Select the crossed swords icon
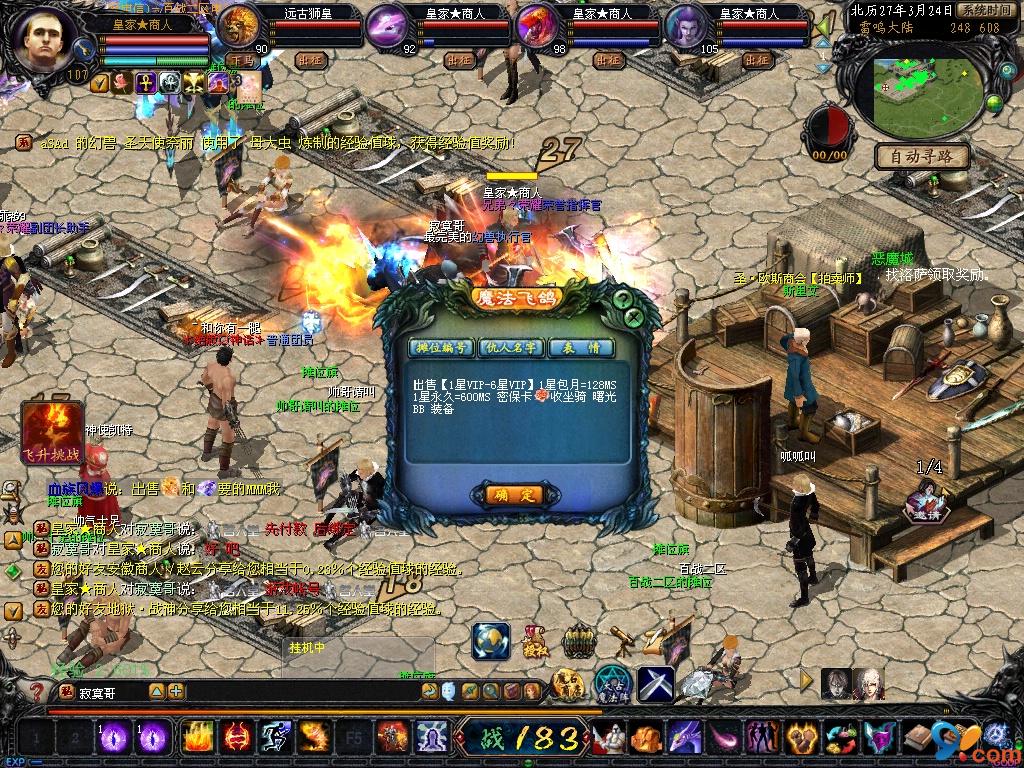The height and width of the screenshot is (768, 1024). tap(656, 684)
